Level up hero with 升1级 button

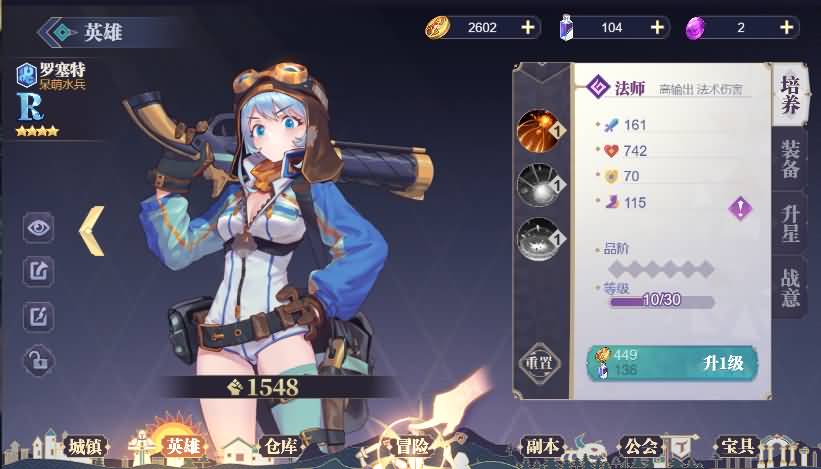pos(720,364)
